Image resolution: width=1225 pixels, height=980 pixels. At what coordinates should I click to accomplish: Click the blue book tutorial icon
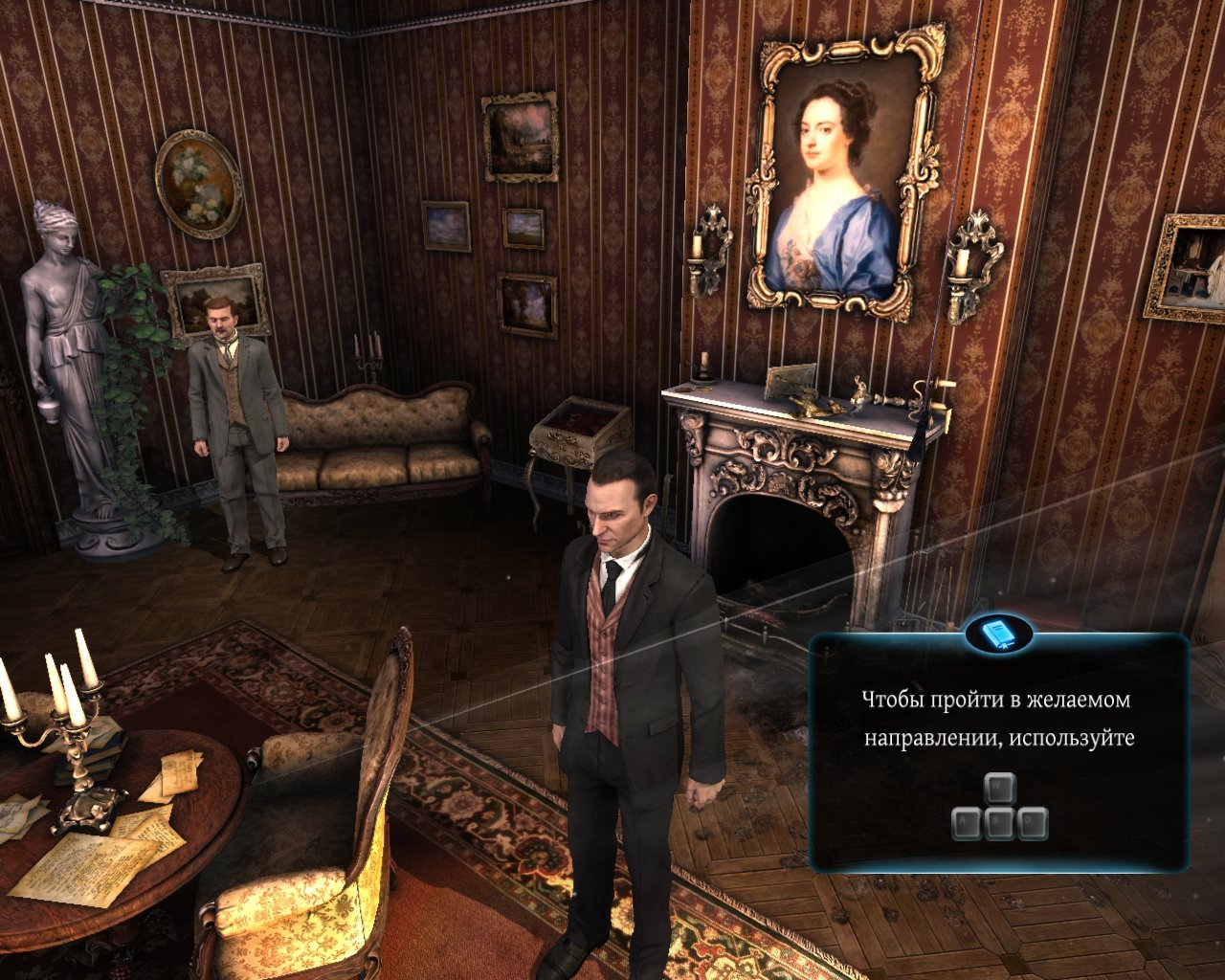coord(999,633)
